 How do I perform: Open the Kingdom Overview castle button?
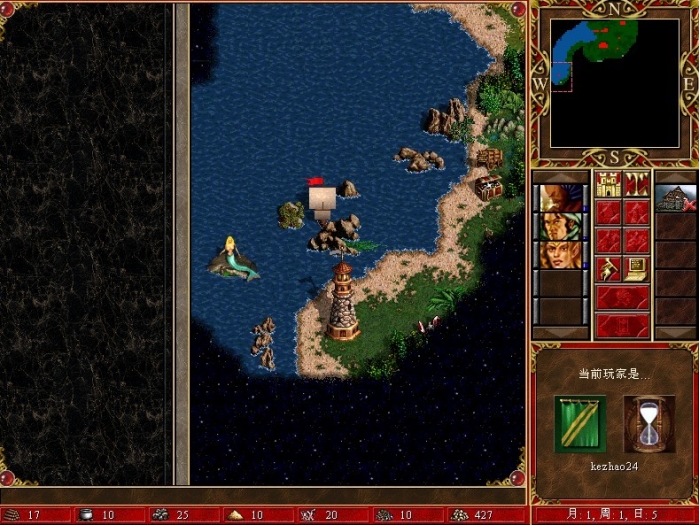pos(608,184)
